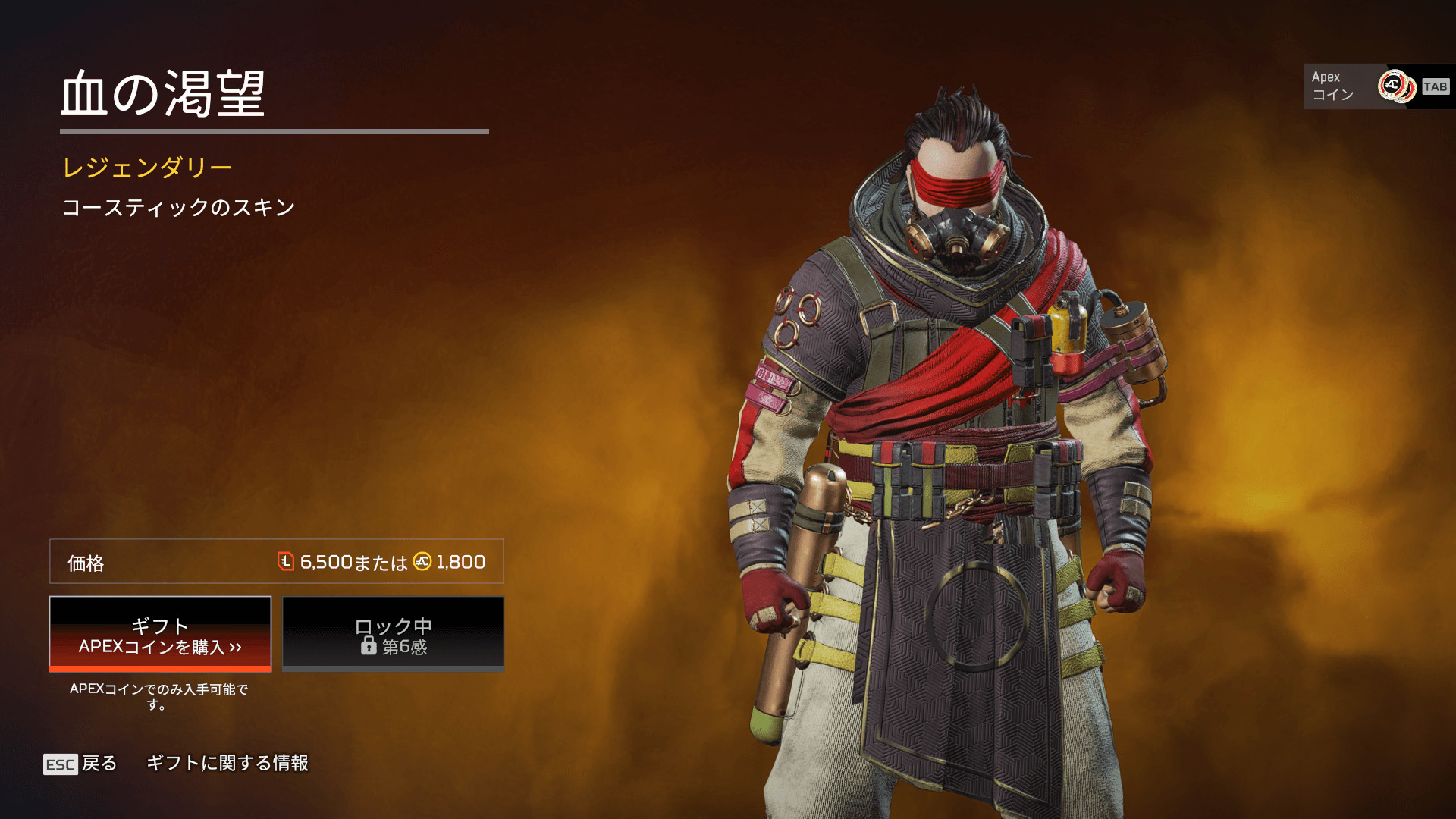Go back with the 戻る button
Image resolution: width=1456 pixels, height=819 pixels.
[81, 764]
